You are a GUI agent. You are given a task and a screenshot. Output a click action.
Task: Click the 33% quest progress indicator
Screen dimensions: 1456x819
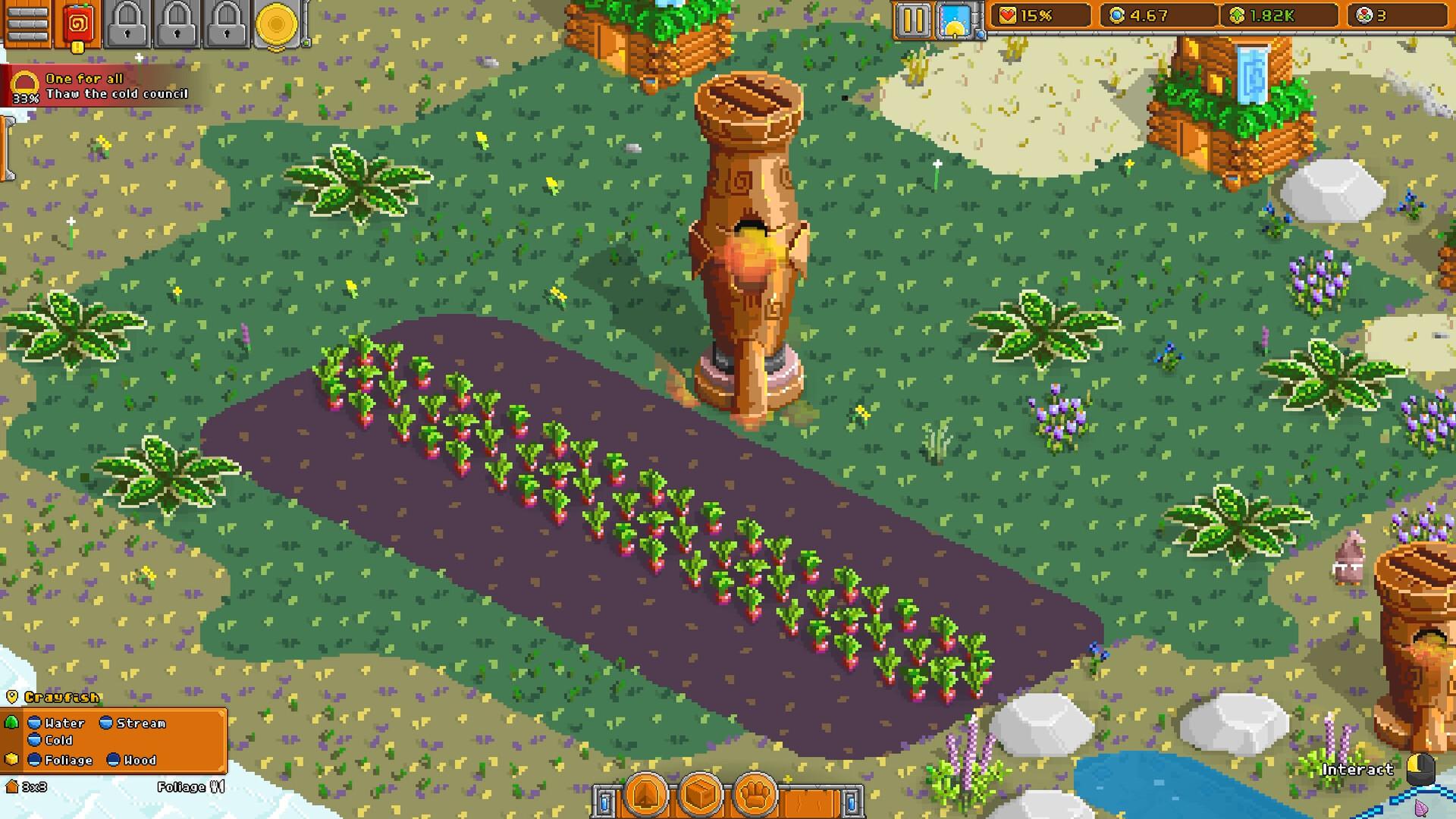(25, 96)
